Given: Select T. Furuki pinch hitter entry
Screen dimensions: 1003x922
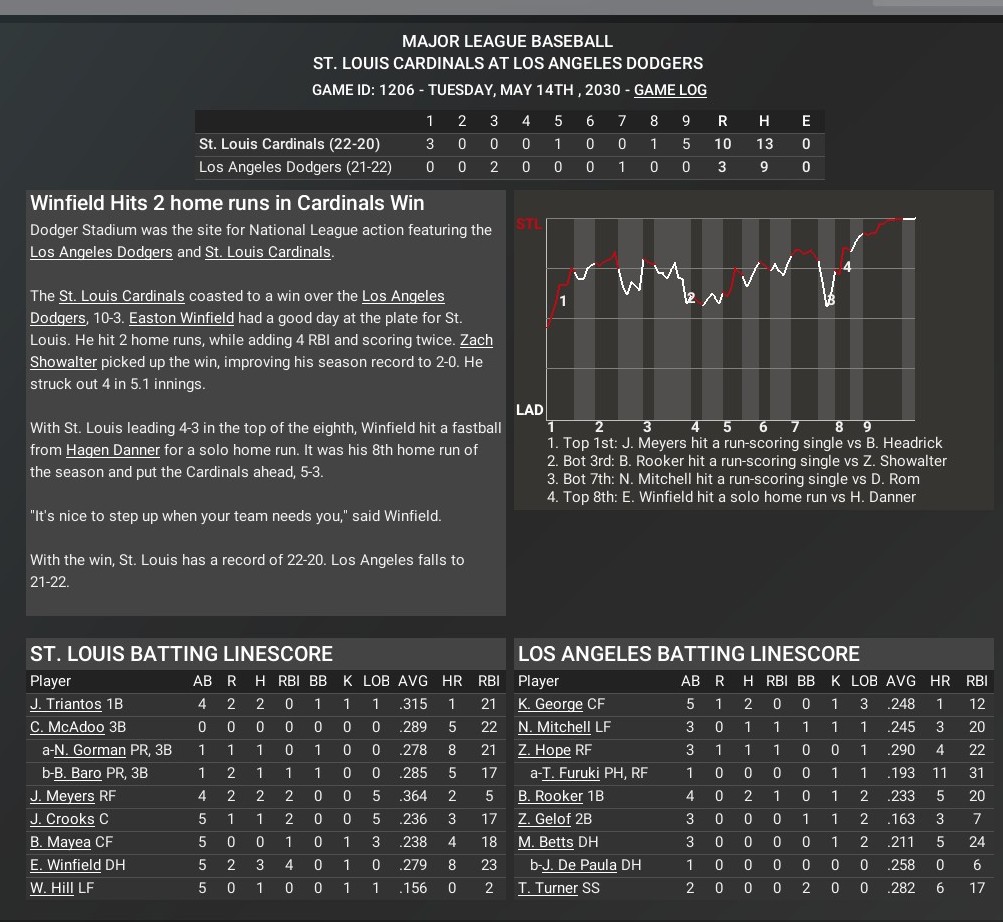Looking at the screenshot, I should click(571, 774).
